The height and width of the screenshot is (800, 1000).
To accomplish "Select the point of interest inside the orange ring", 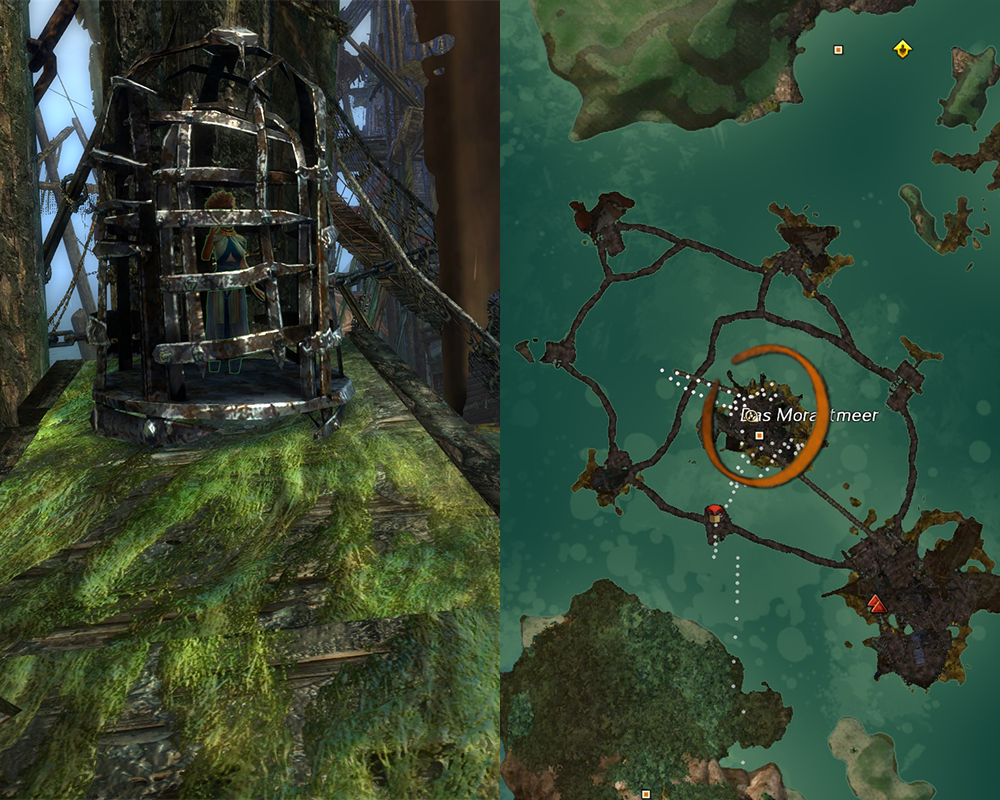I will (x=759, y=436).
